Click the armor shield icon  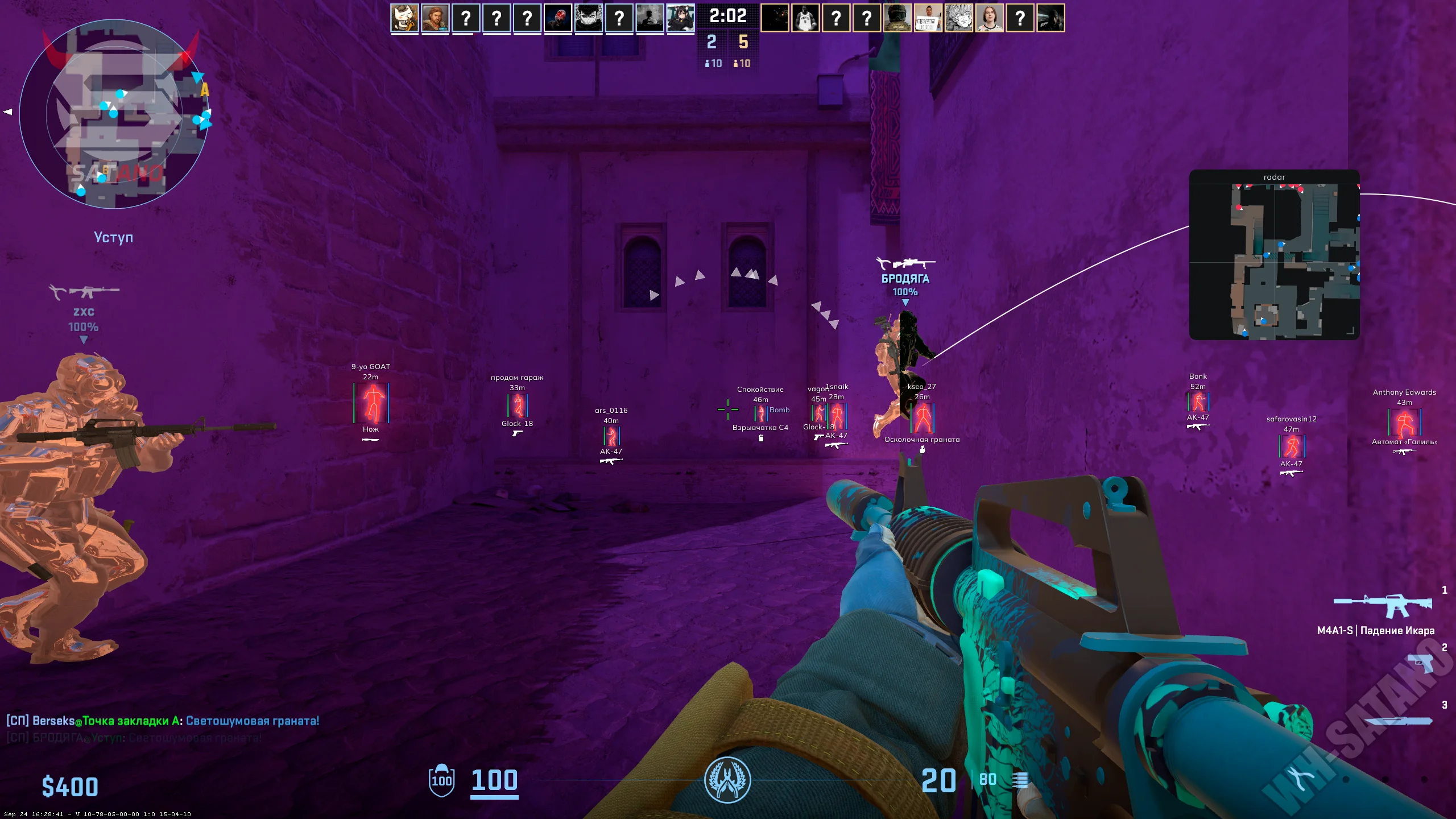441,780
